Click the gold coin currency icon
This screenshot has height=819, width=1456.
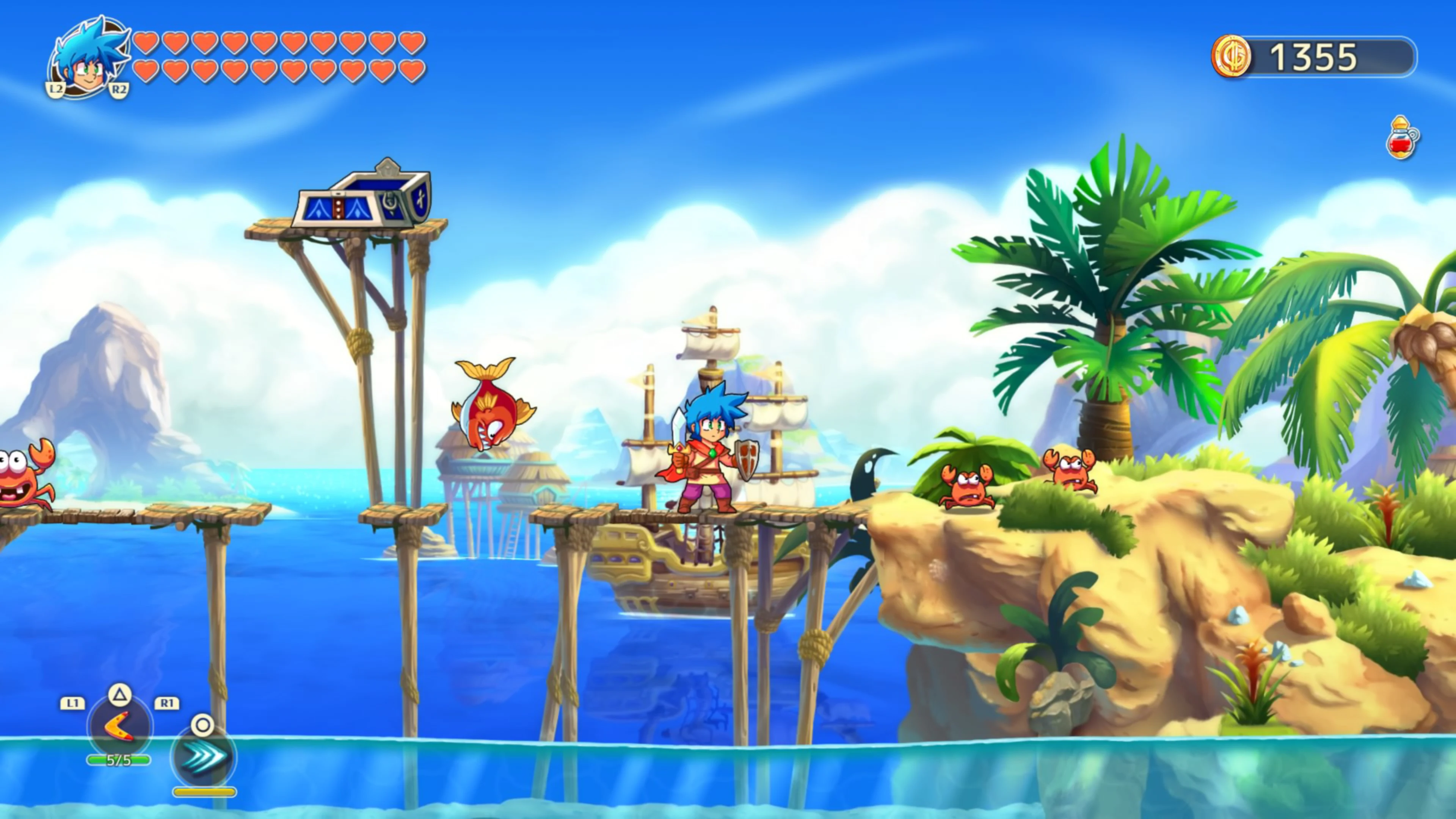tap(1230, 56)
